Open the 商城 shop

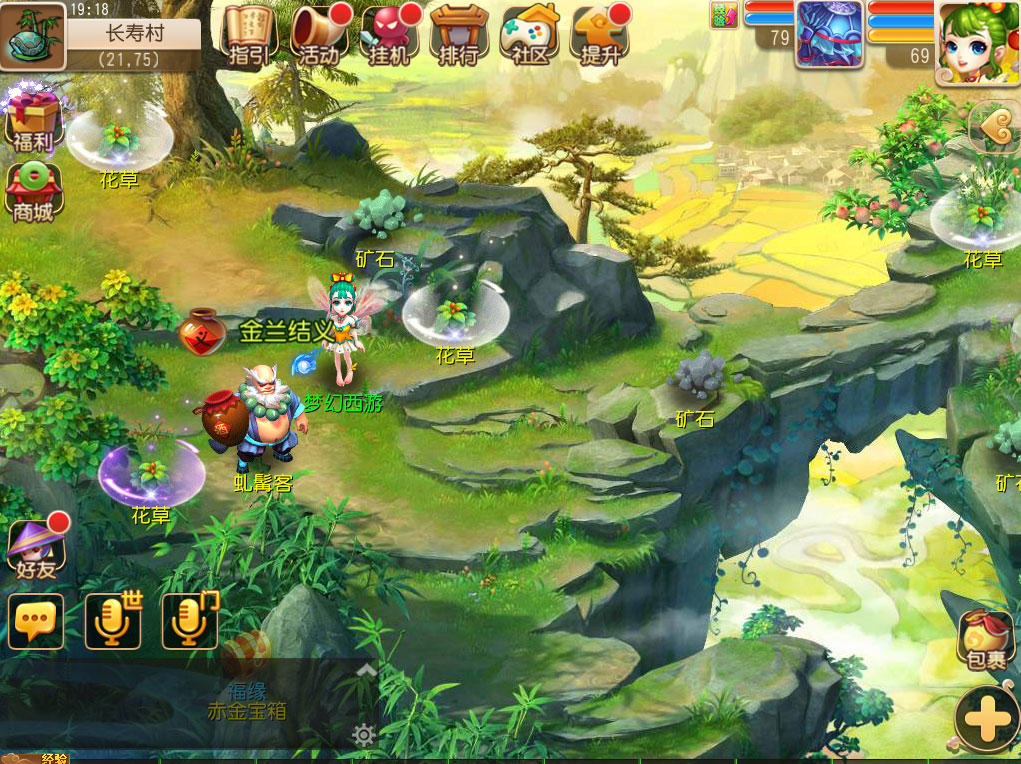click(x=33, y=192)
